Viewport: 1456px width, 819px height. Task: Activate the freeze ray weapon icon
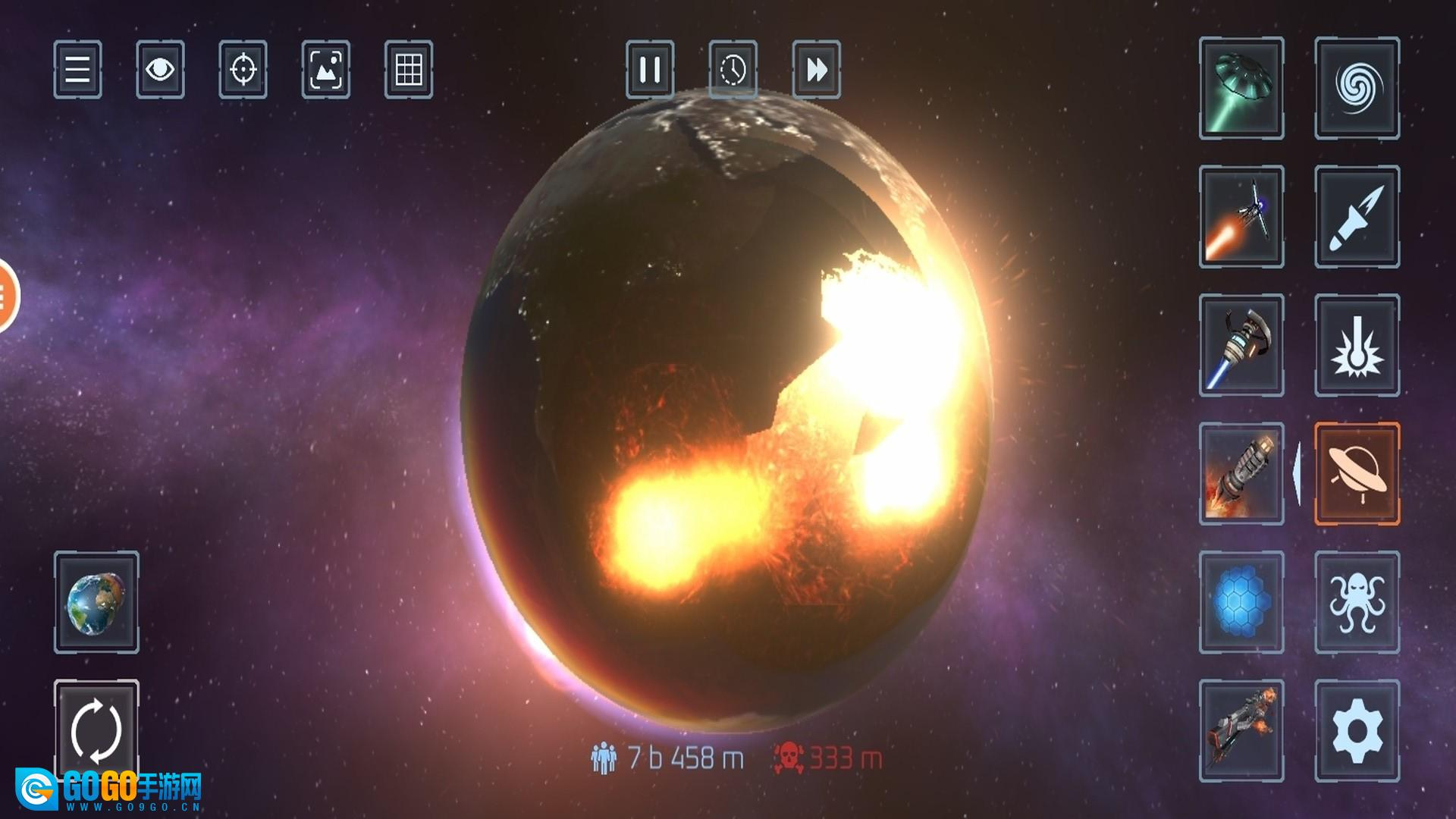1357,345
